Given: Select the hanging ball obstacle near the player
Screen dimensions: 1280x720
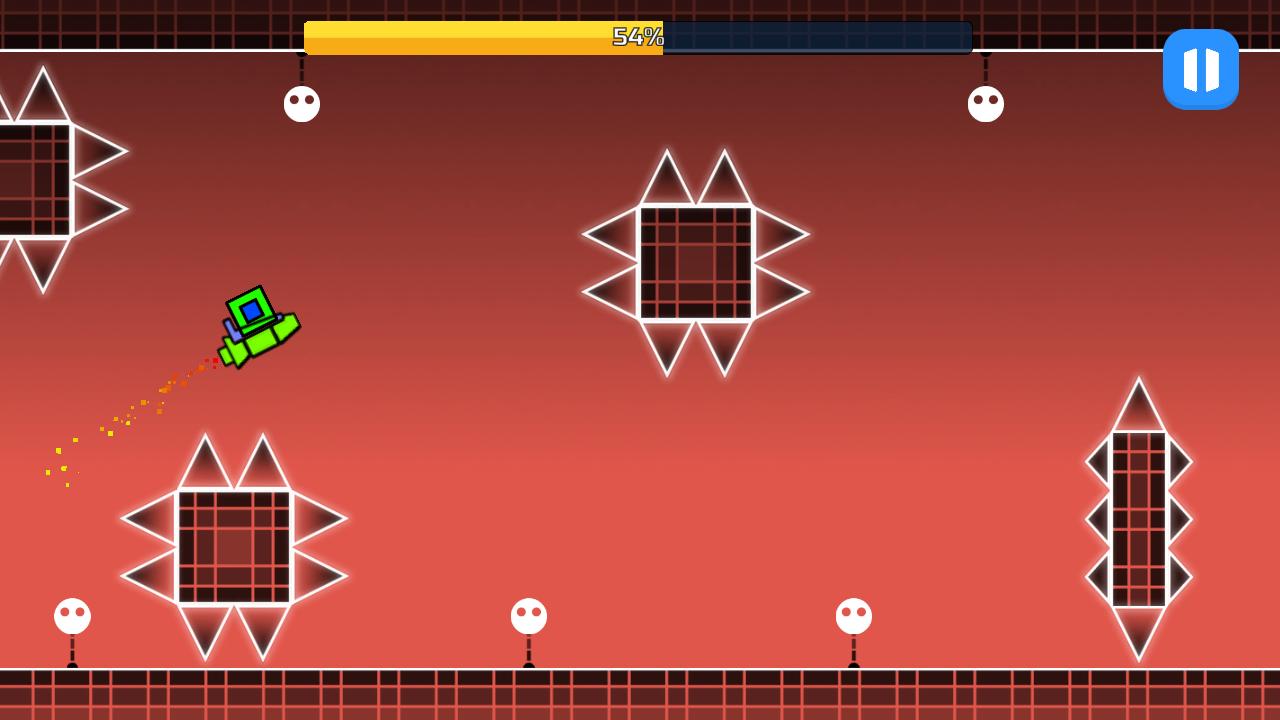Looking at the screenshot, I should [x=302, y=103].
